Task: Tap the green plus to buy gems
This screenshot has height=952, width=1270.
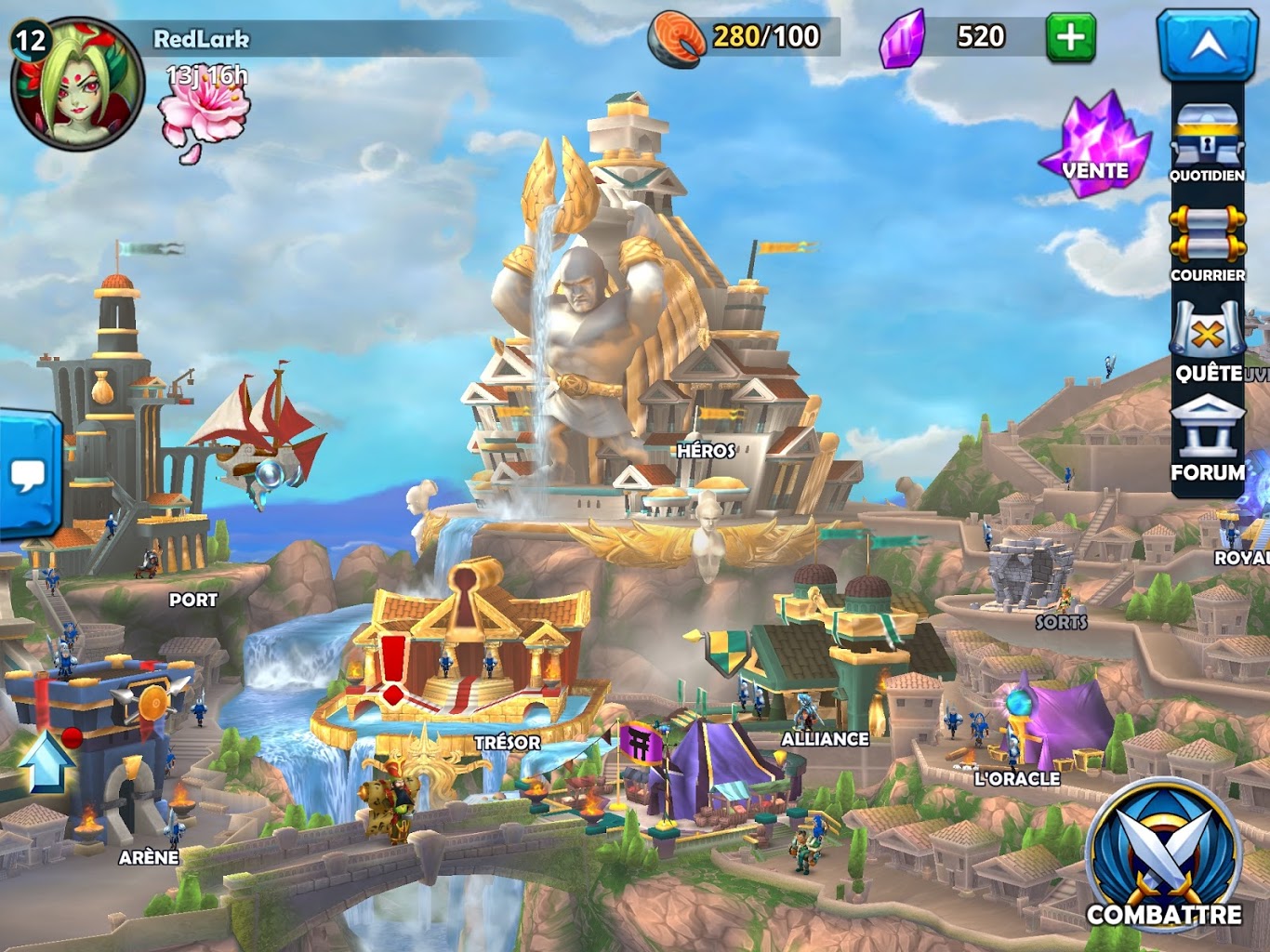Action: (1070, 38)
